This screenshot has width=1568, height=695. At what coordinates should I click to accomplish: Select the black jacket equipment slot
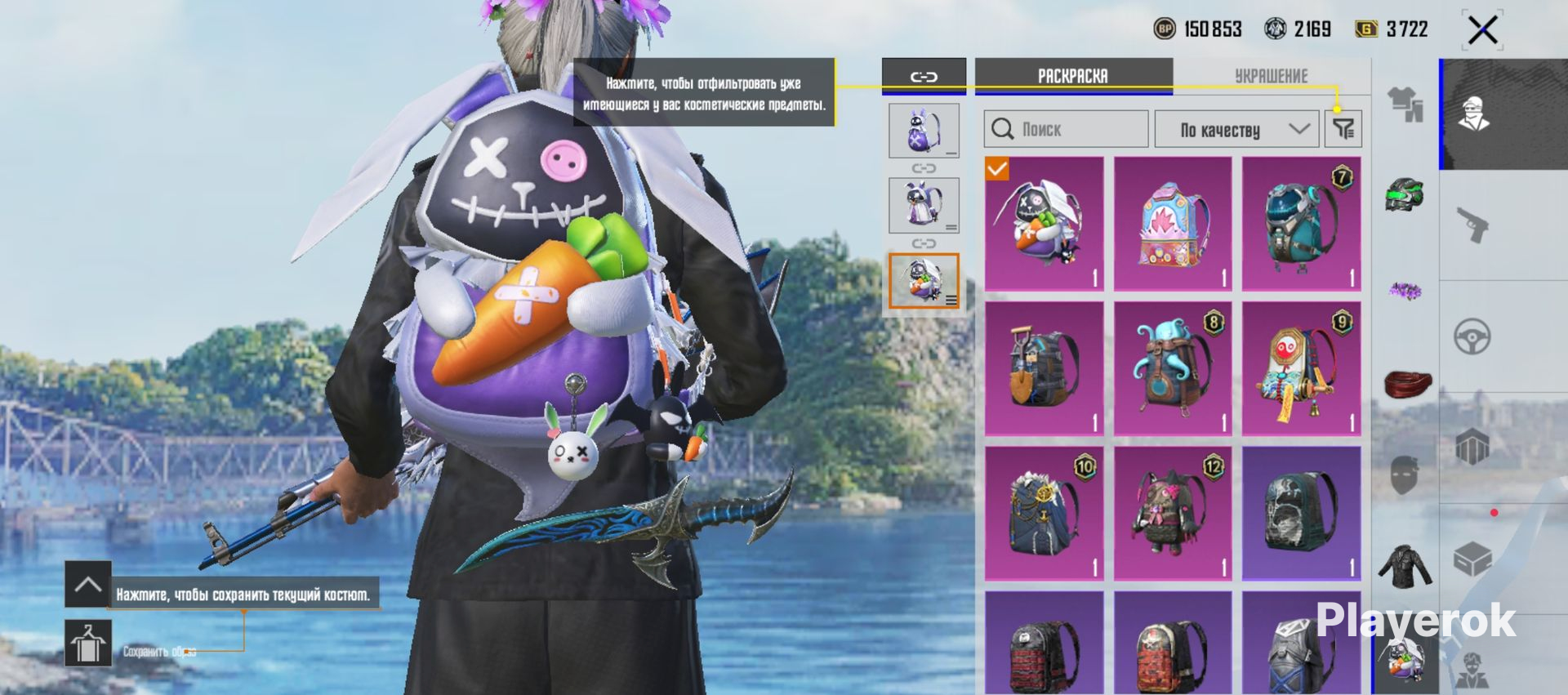(1405, 565)
